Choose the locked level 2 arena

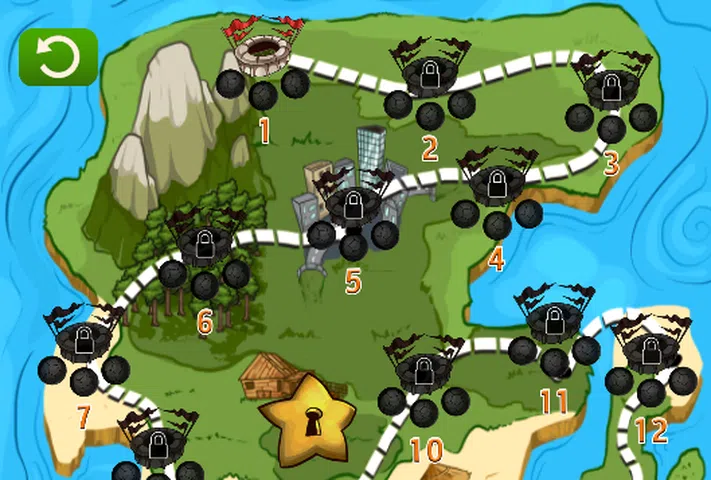(429, 73)
